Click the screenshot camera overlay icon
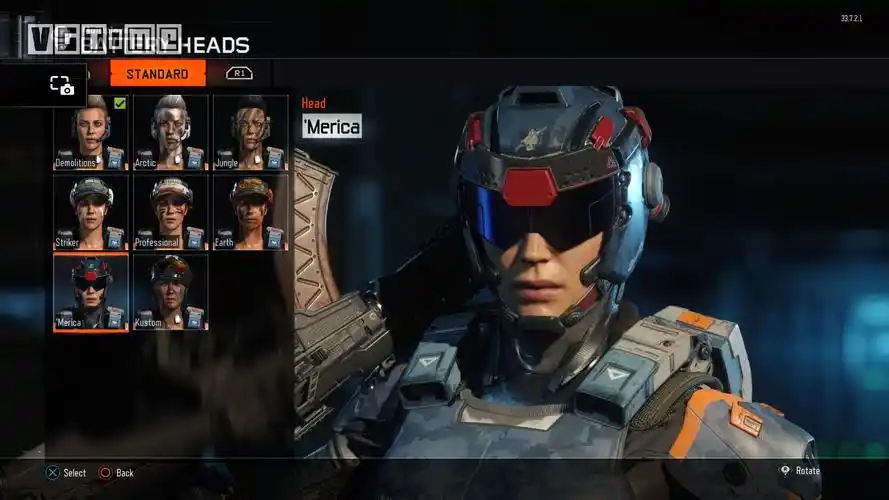 click(62, 86)
